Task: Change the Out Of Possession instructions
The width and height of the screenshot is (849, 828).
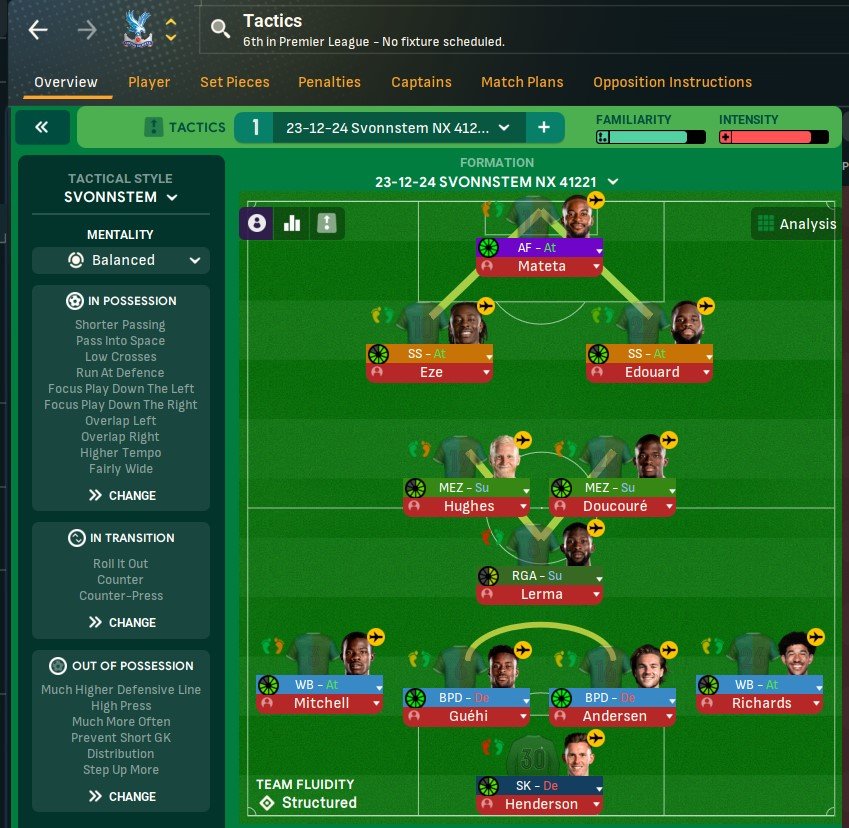Action: tap(122, 796)
